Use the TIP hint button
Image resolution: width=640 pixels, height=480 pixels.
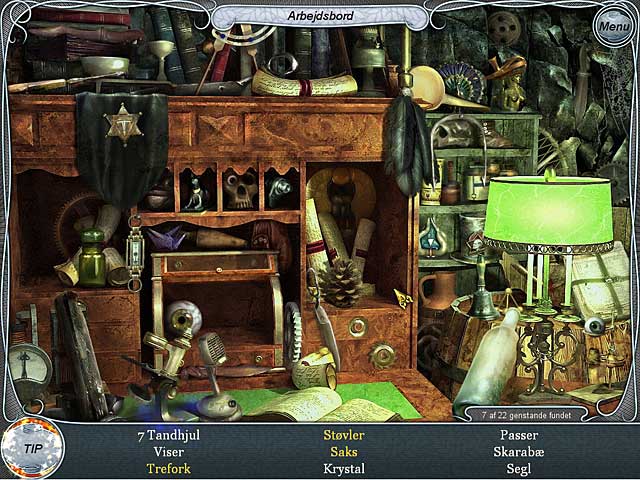point(32,449)
